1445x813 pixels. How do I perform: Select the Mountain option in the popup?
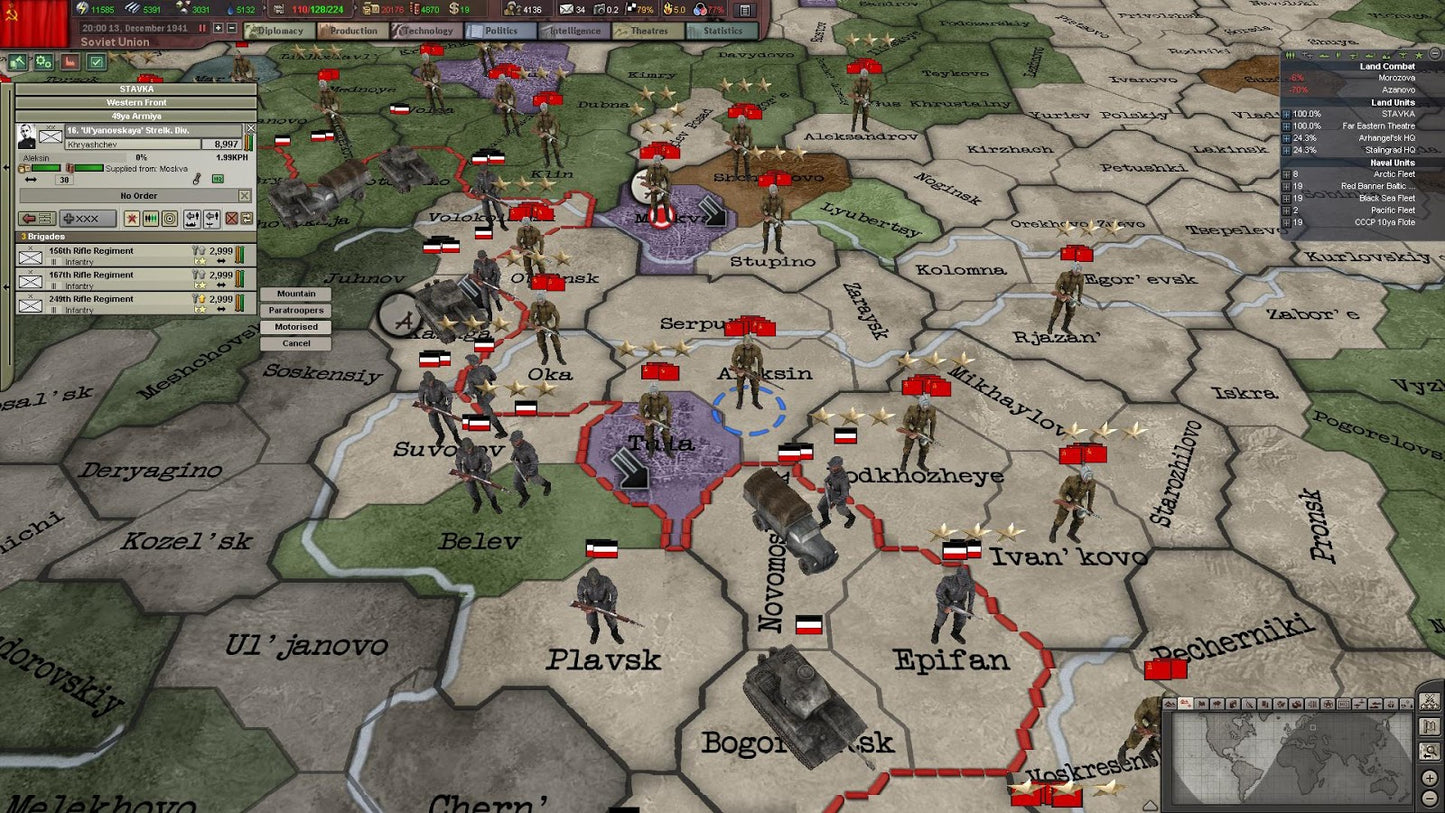click(296, 294)
